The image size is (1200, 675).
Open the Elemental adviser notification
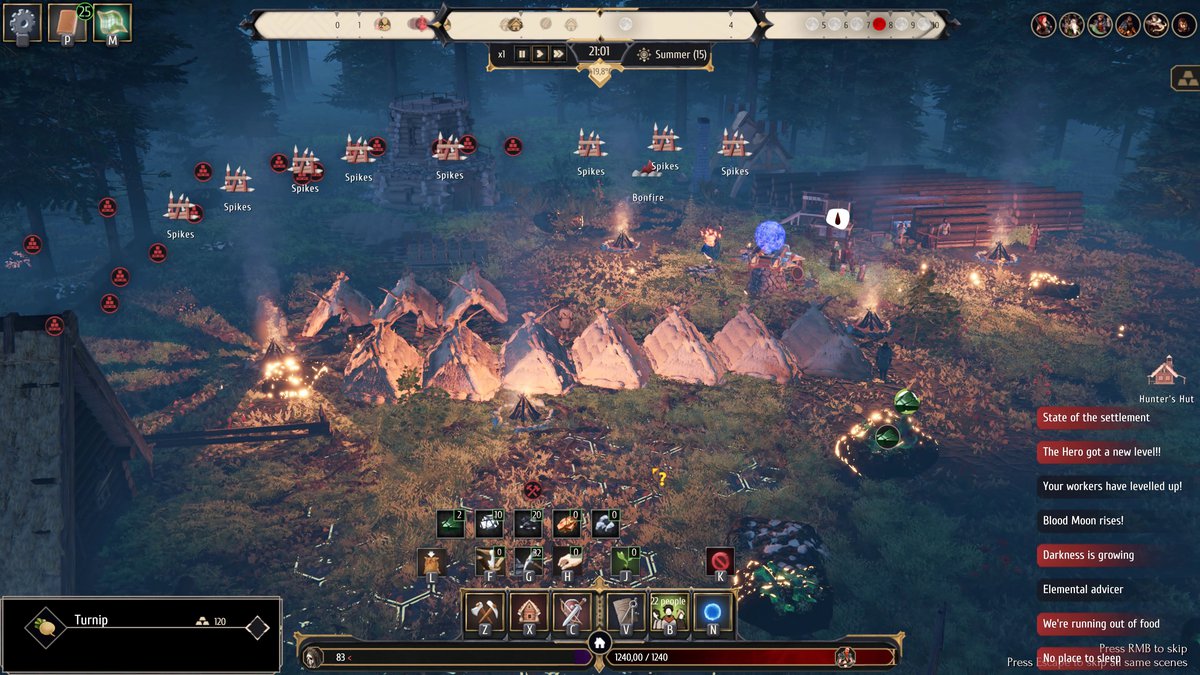point(1083,589)
